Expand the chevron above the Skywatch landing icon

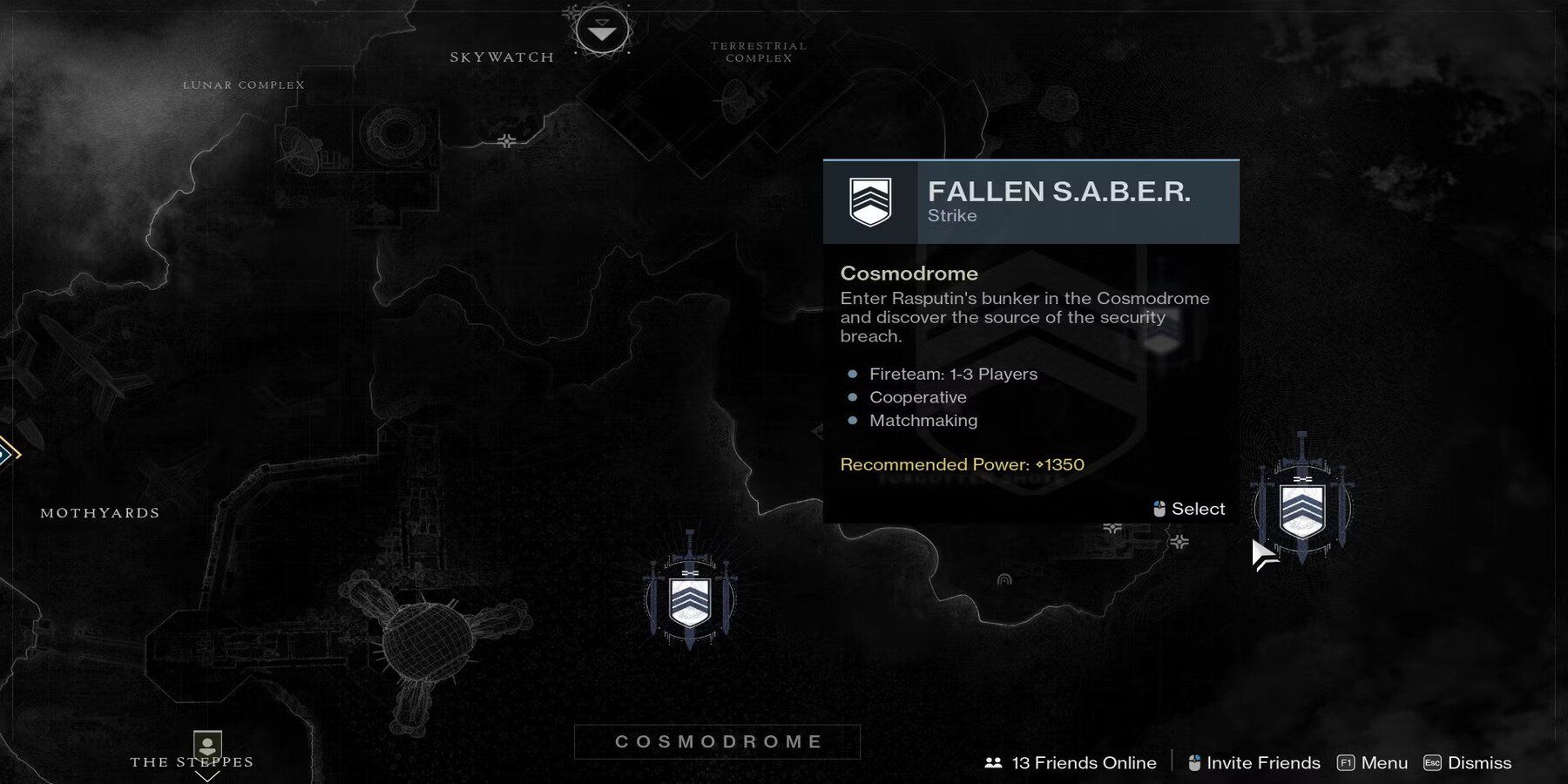pyautogui.click(x=601, y=24)
